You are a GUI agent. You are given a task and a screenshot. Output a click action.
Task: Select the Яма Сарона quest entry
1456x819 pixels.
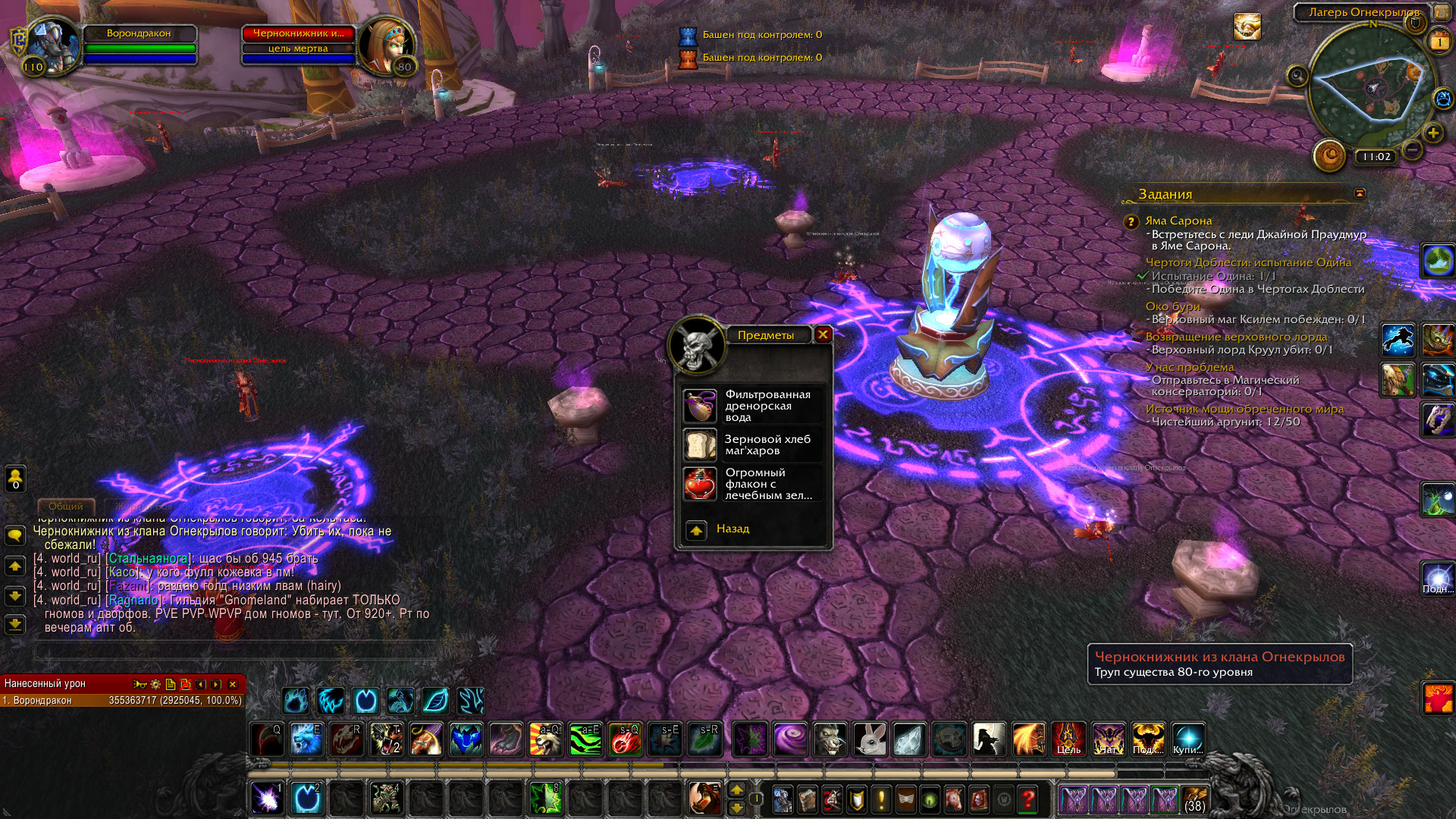point(1178,221)
